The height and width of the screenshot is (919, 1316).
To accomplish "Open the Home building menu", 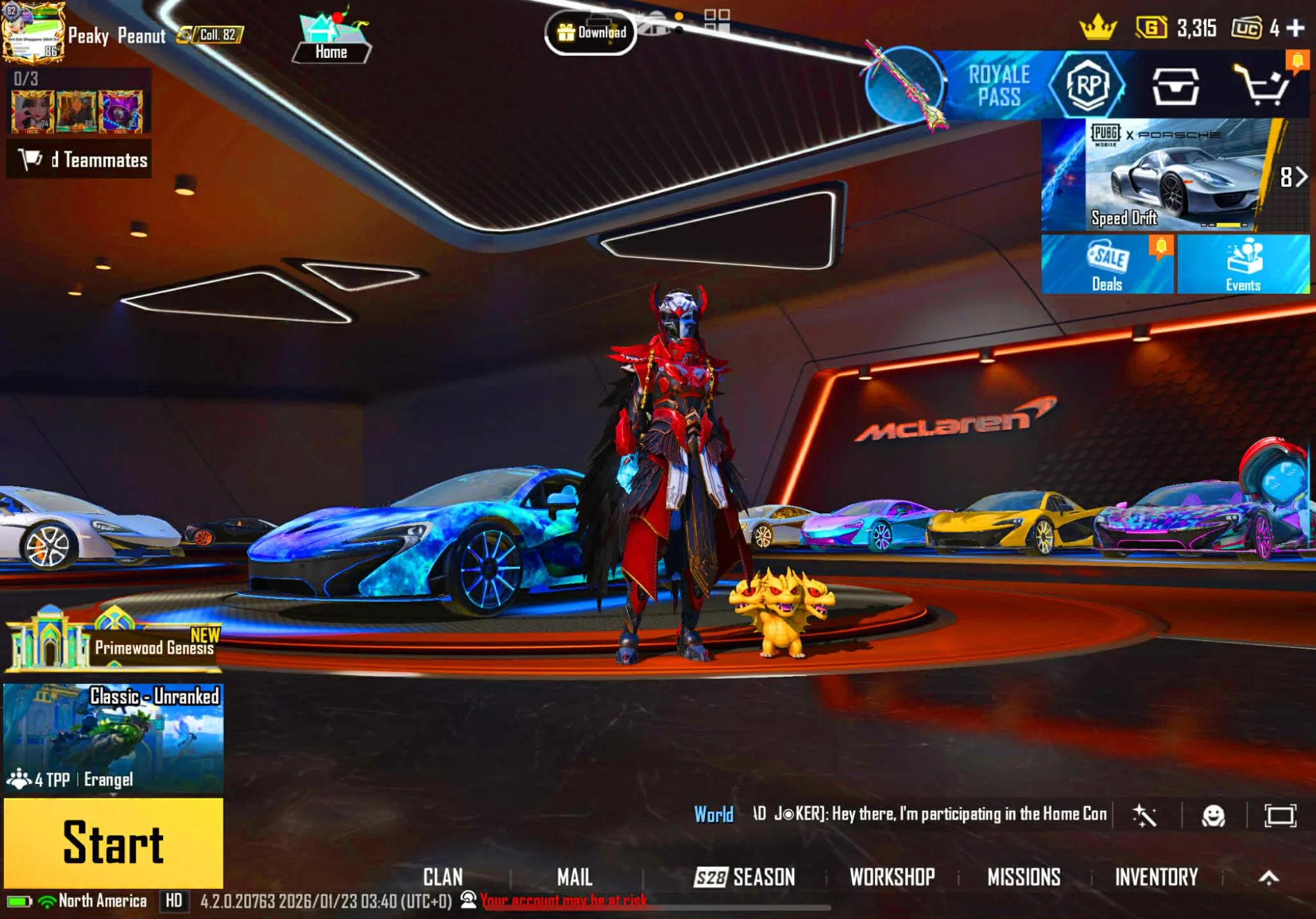I will (x=331, y=39).
